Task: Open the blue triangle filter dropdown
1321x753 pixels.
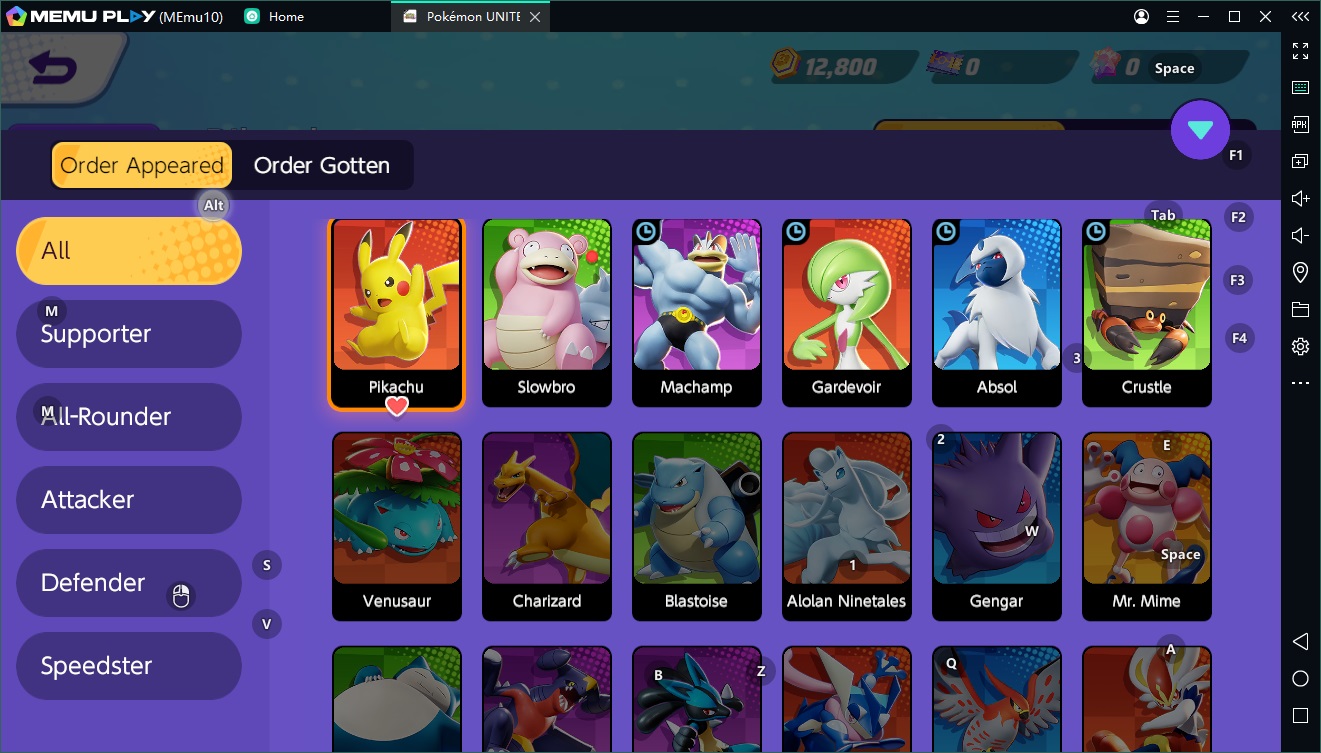Action: pos(1200,130)
